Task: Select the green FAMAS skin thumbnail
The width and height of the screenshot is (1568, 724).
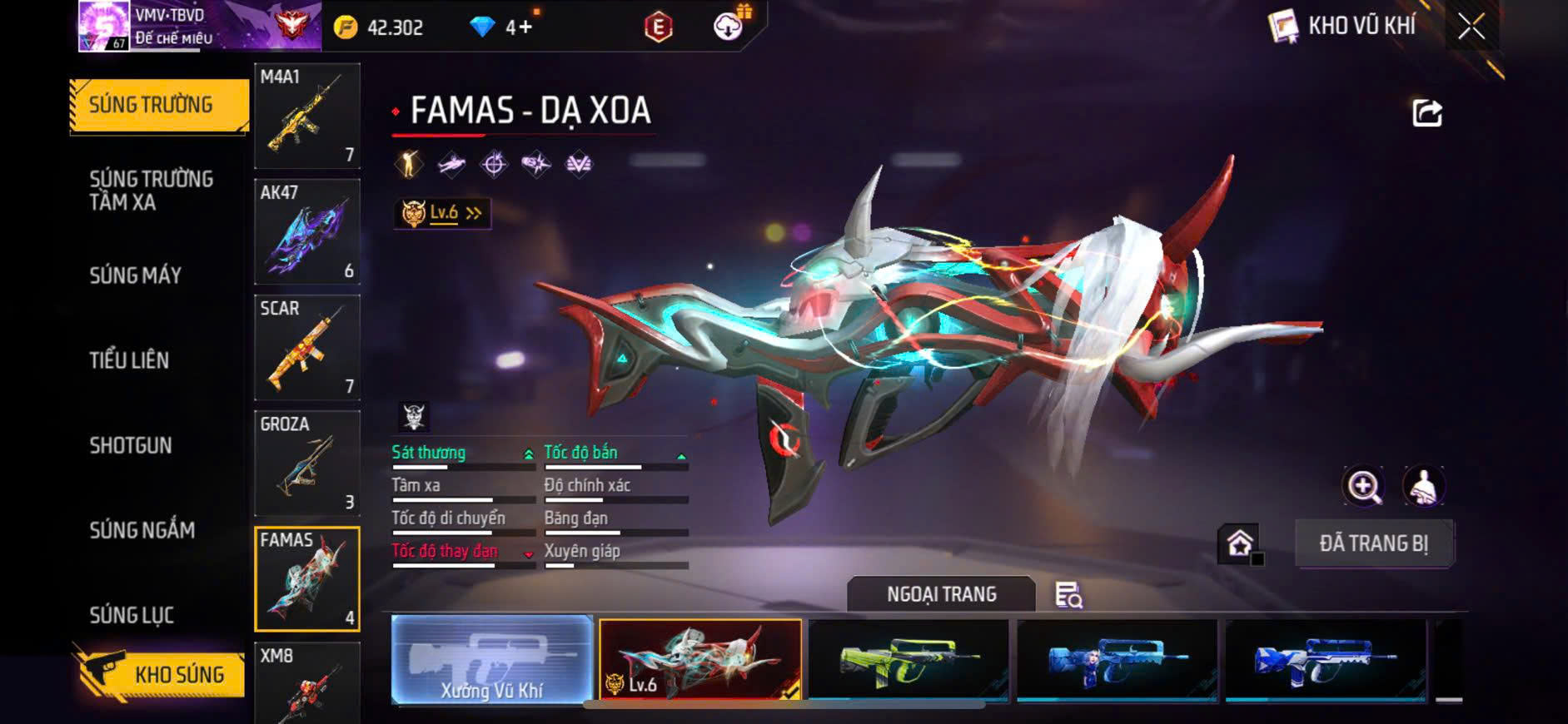Action: click(908, 660)
